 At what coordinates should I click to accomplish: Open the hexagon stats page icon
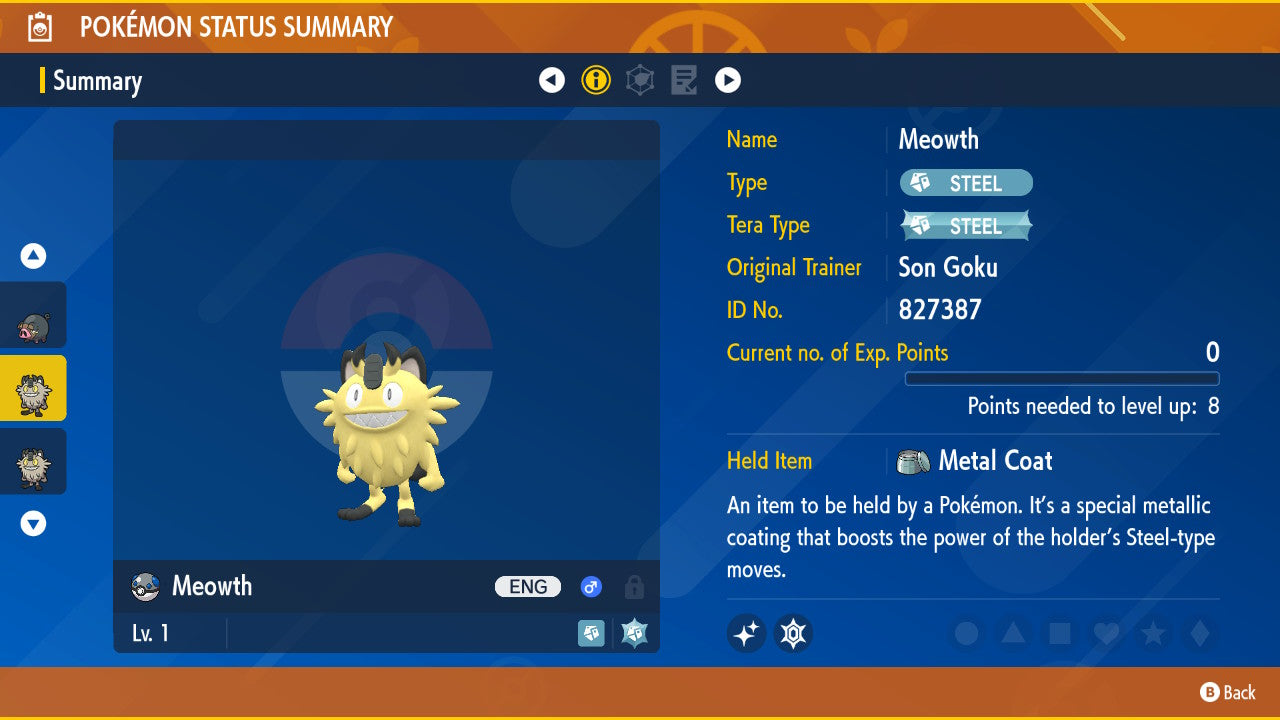[640, 79]
